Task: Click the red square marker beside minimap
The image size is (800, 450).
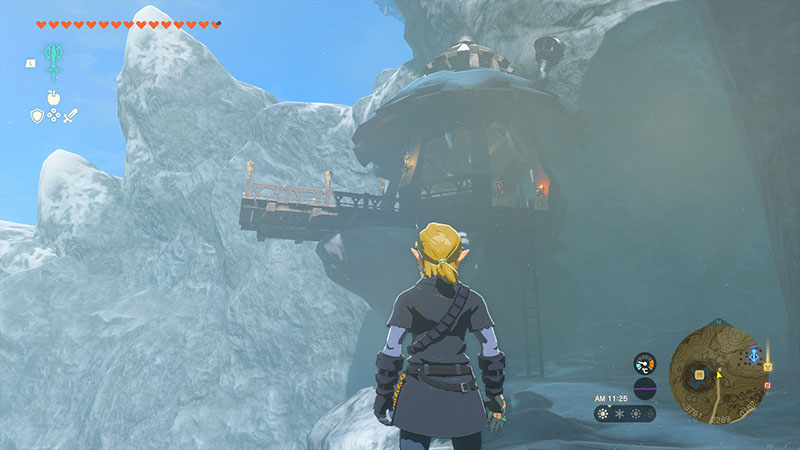Action: point(767,384)
